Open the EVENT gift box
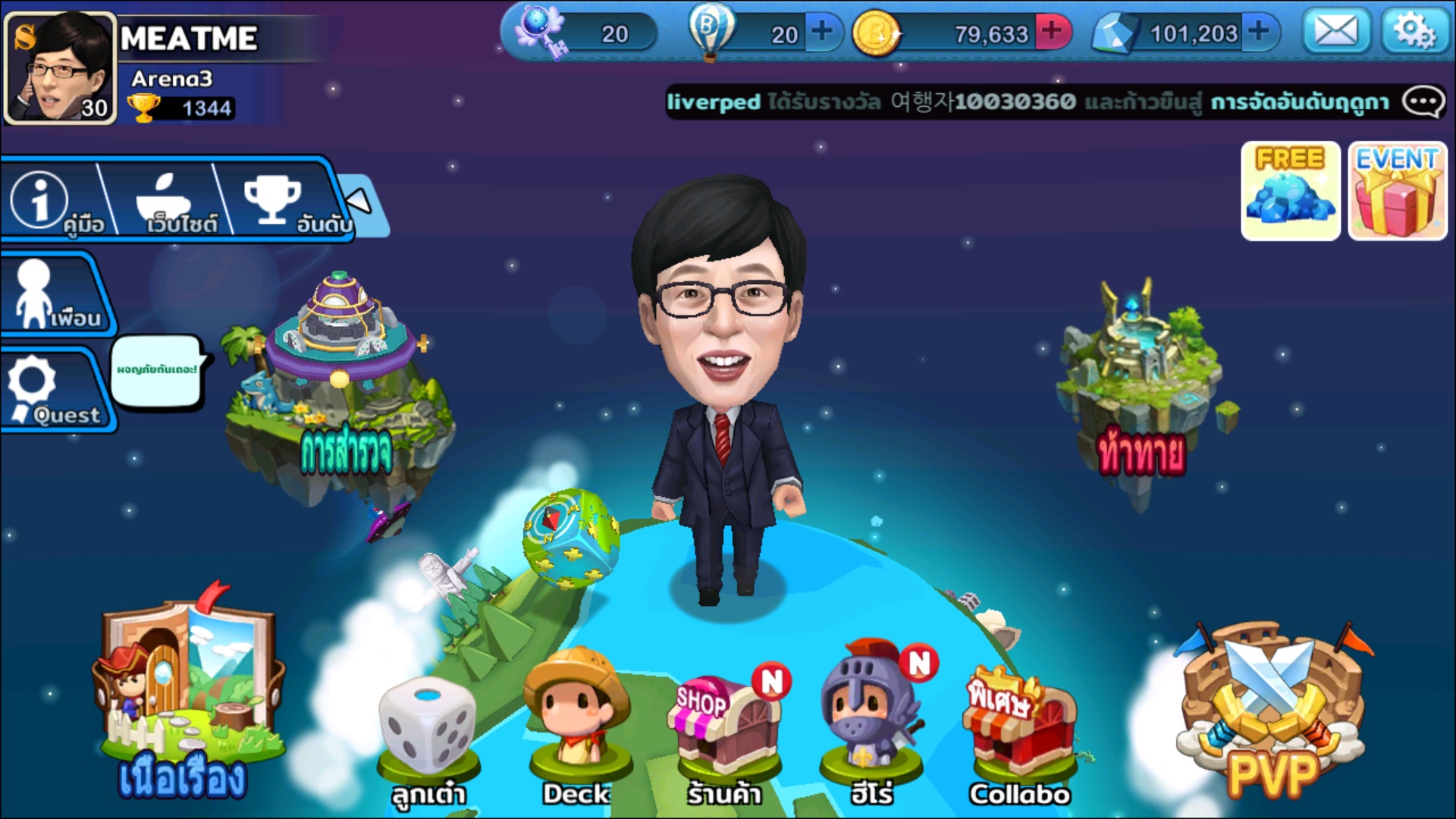Image resolution: width=1456 pixels, height=819 pixels. click(1397, 191)
